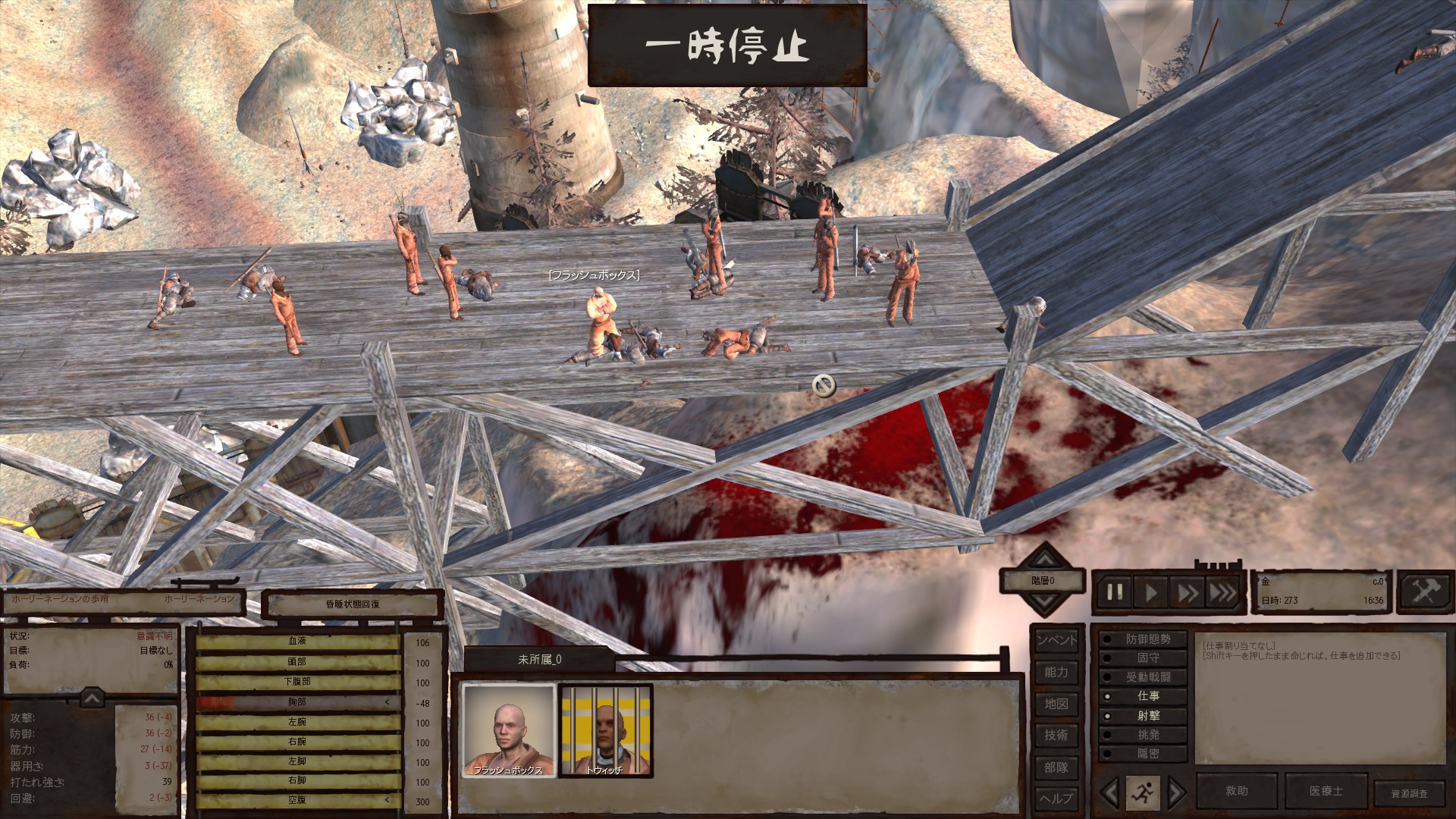Image resolution: width=1456 pixels, height=819 pixels.
Task: Click the 救助 rescue order button
Action: click(x=1237, y=791)
